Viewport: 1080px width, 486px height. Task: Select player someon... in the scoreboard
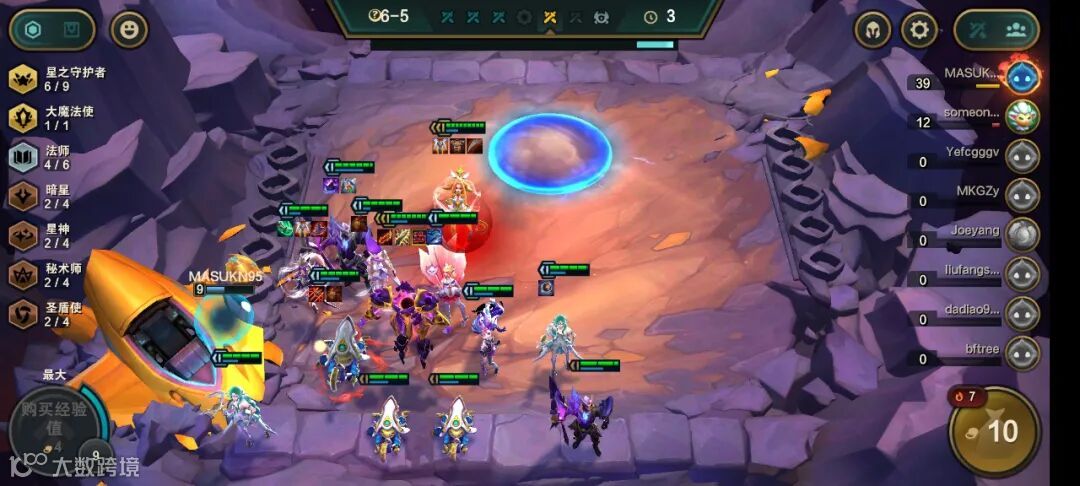(1022, 116)
